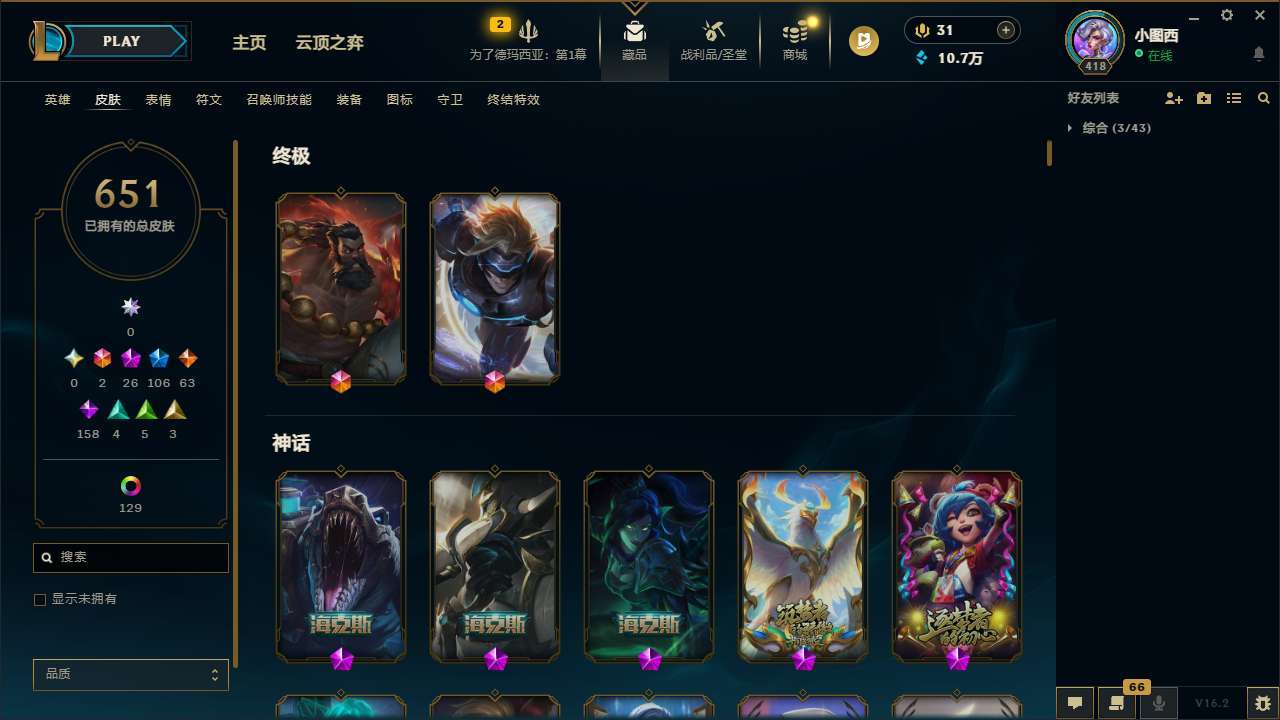
Task: Click the add friend icon in friends list
Action: point(1174,98)
